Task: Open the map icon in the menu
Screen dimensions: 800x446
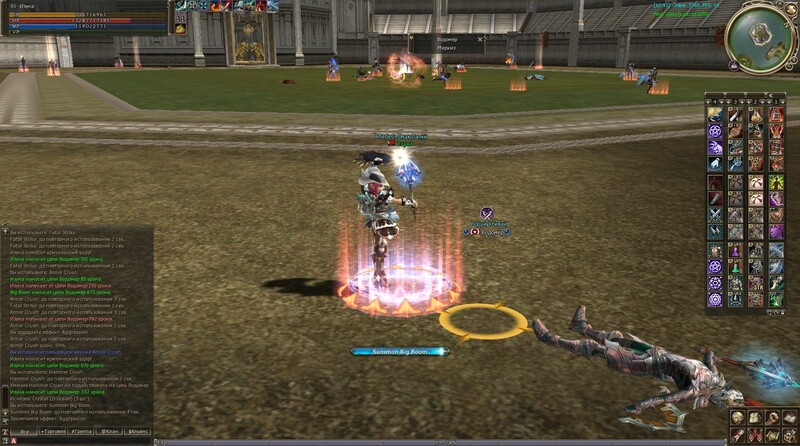Action: 771,435
